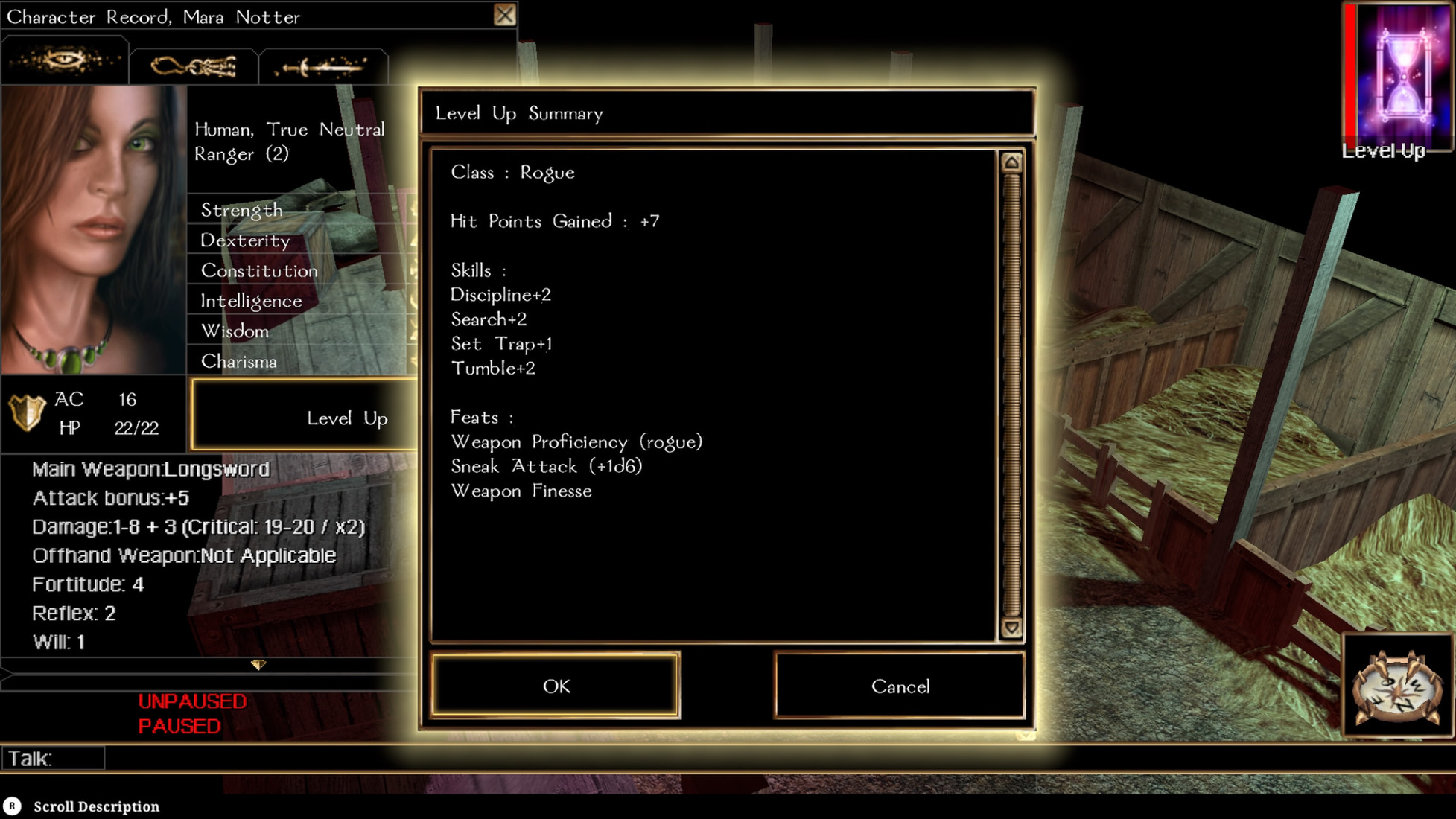Toggle the PAUSED state
1456x819 pixels.
(x=179, y=726)
